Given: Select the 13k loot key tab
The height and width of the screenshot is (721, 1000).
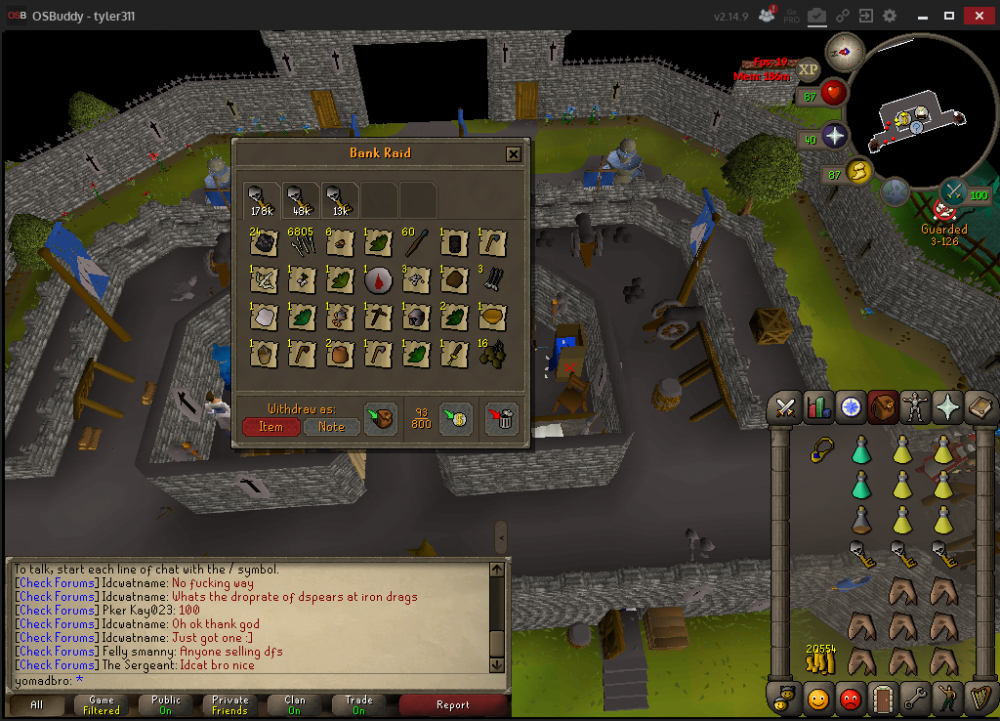Looking at the screenshot, I should (340, 199).
